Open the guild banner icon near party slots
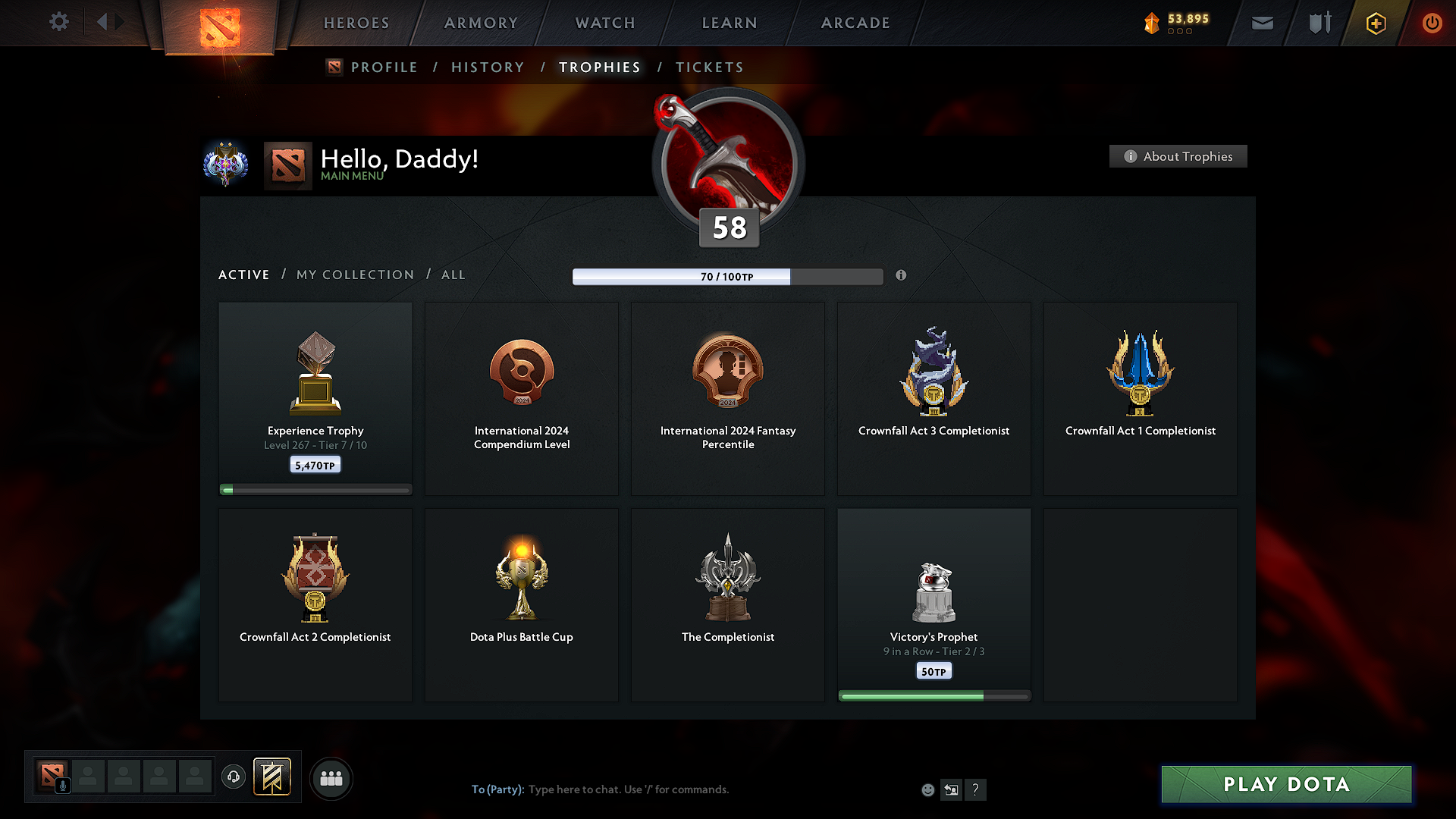This screenshot has width=1456, height=819. pos(273,777)
